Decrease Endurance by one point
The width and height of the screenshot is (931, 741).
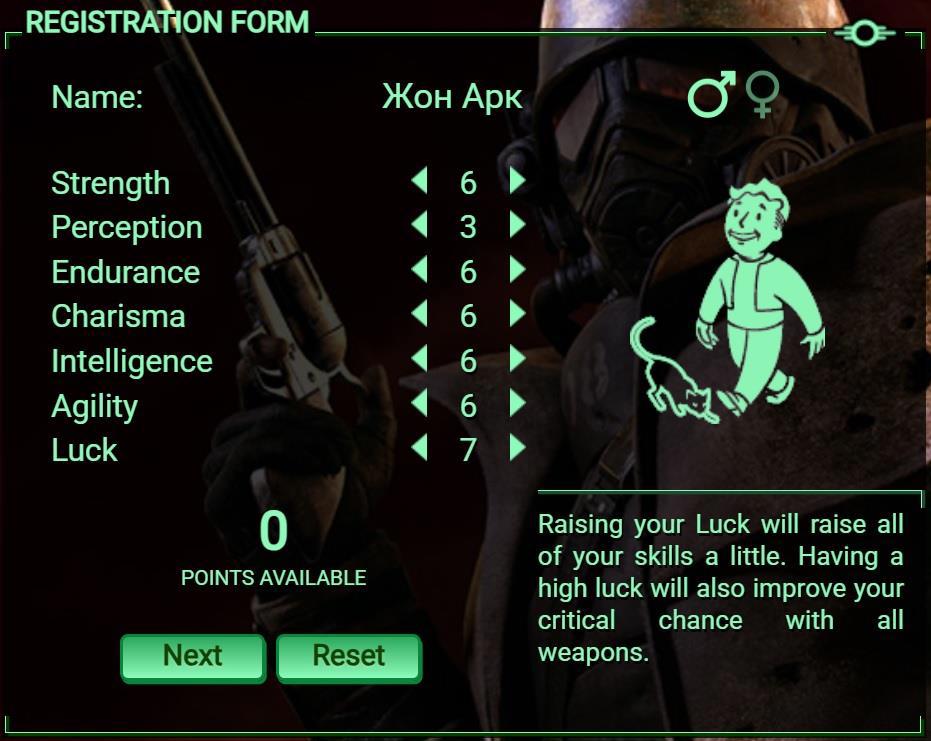[x=419, y=270]
